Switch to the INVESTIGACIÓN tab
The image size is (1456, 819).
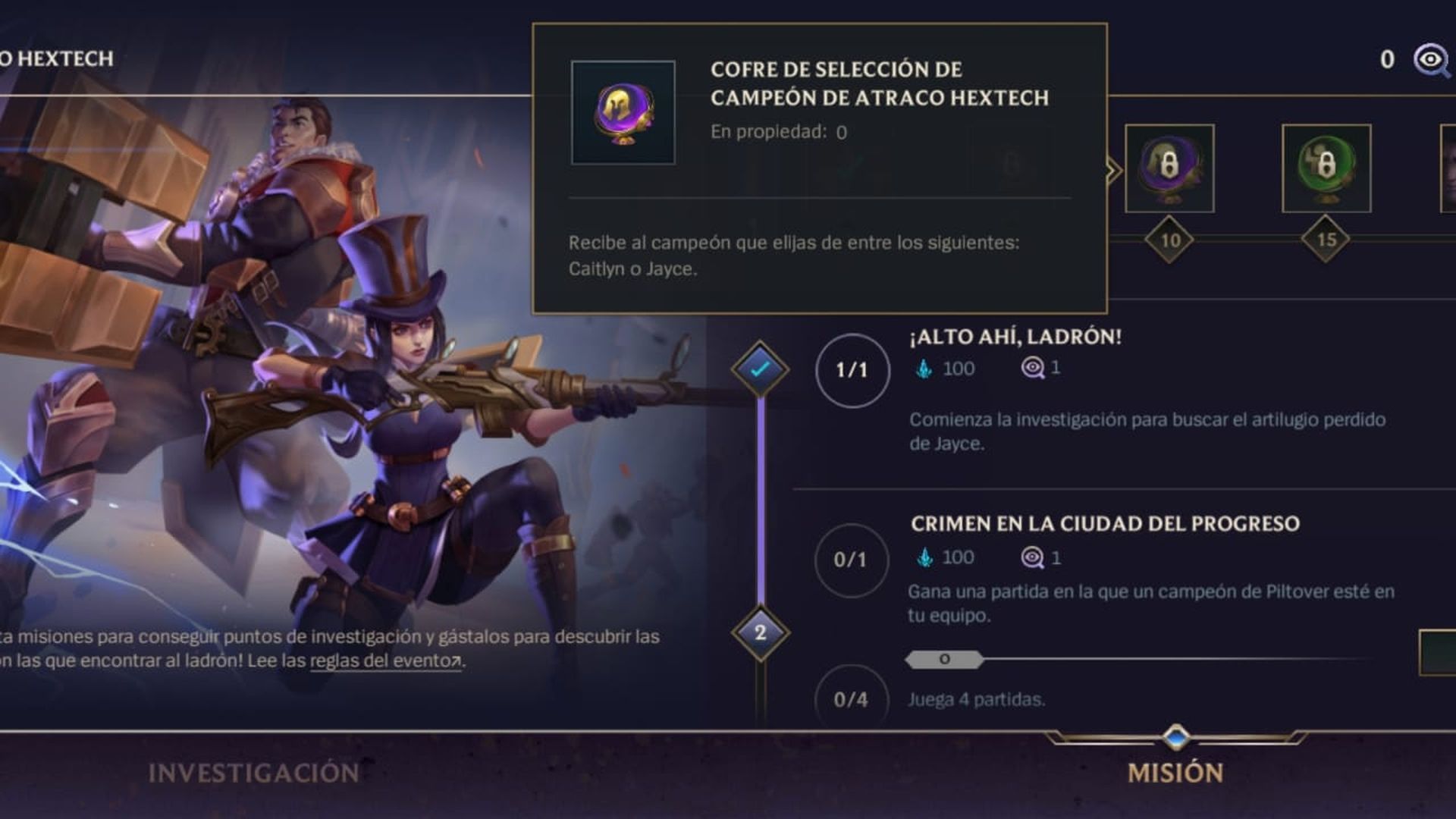click(253, 771)
